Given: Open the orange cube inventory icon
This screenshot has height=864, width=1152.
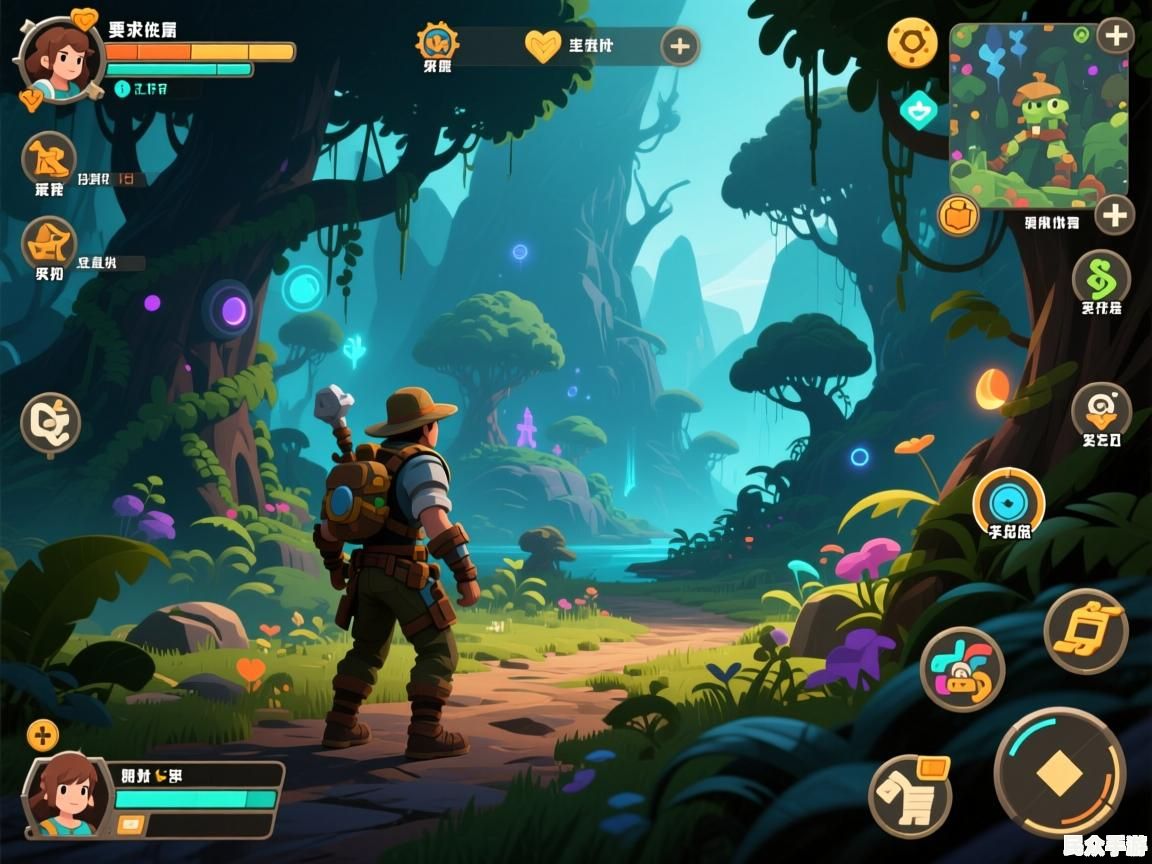Looking at the screenshot, I should (x=959, y=215).
